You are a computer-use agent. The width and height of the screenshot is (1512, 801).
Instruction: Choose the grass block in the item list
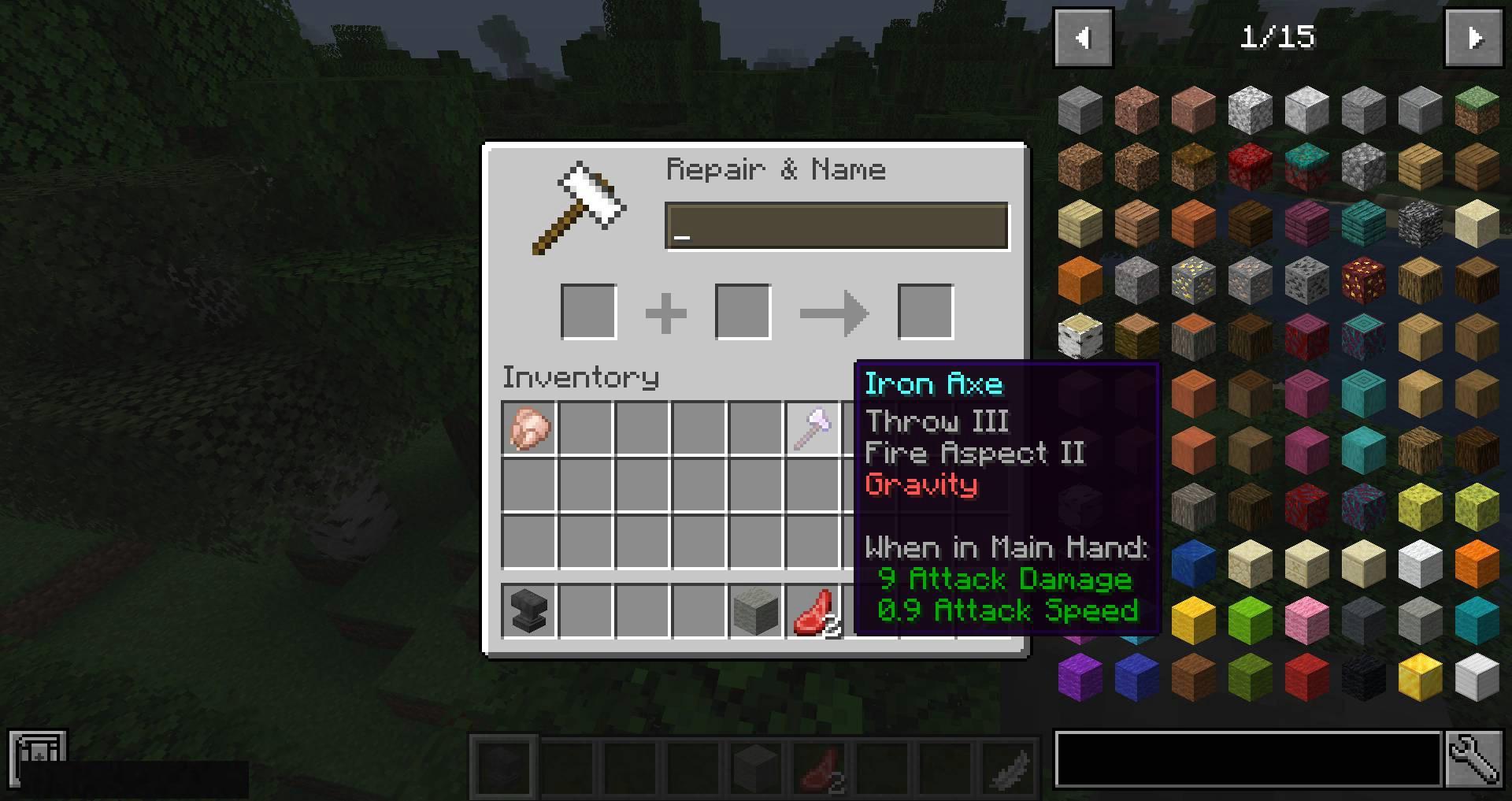1477,109
